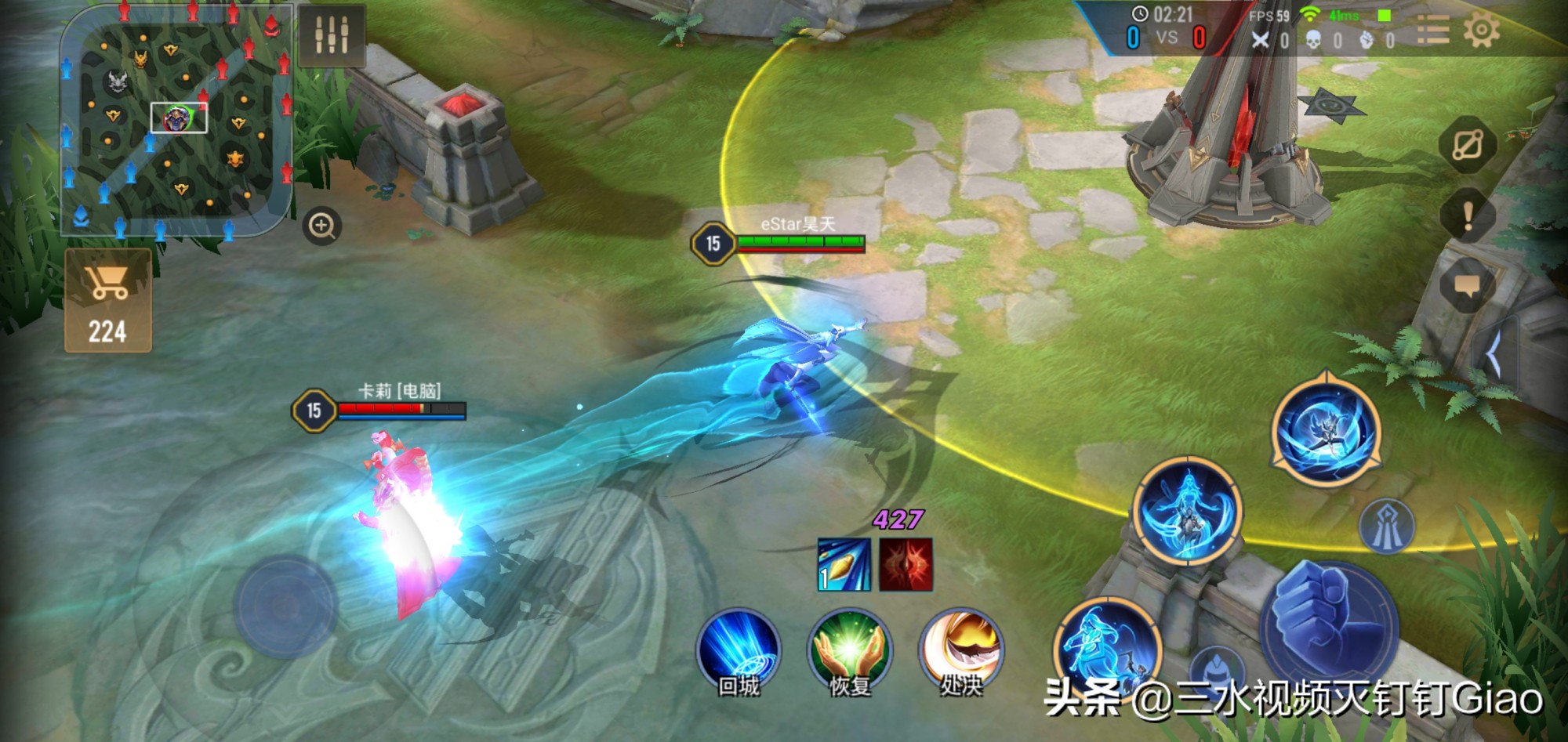The height and width of the screenshot is (742, 1568).
Task: Tap the magnifier zoom button below the minimap
Action: 321,226
